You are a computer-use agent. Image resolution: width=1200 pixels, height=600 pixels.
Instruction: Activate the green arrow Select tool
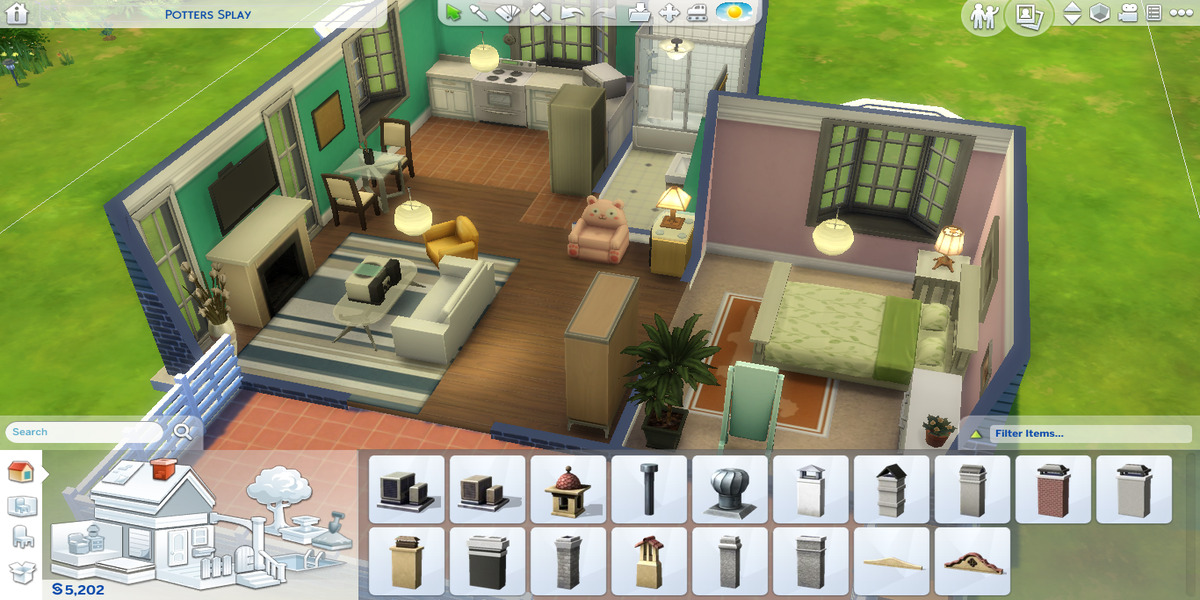[x=454, y=13]
